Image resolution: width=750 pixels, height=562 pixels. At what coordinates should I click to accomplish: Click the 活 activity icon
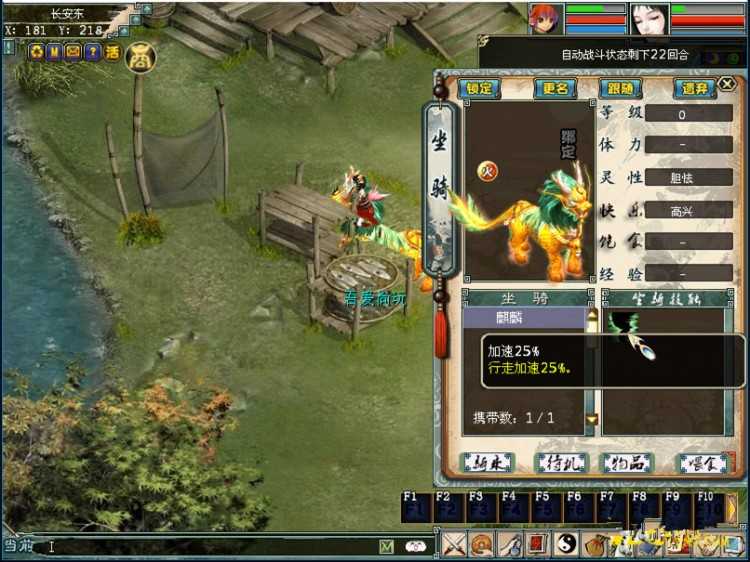coord(112,52)
